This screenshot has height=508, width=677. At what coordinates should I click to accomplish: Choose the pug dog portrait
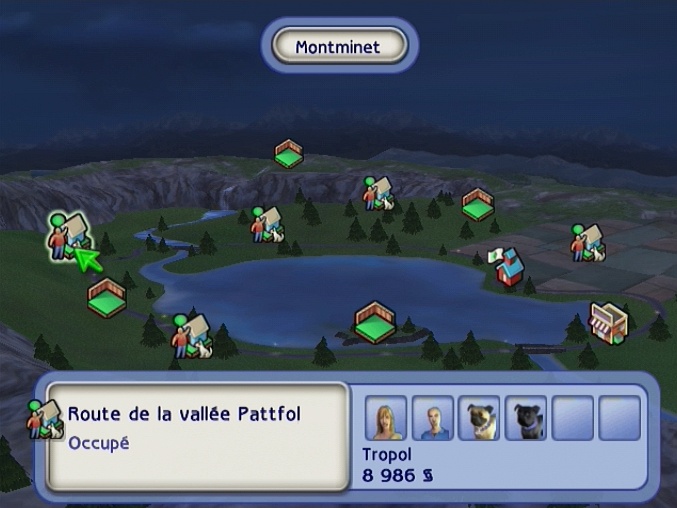coord(479,418)
